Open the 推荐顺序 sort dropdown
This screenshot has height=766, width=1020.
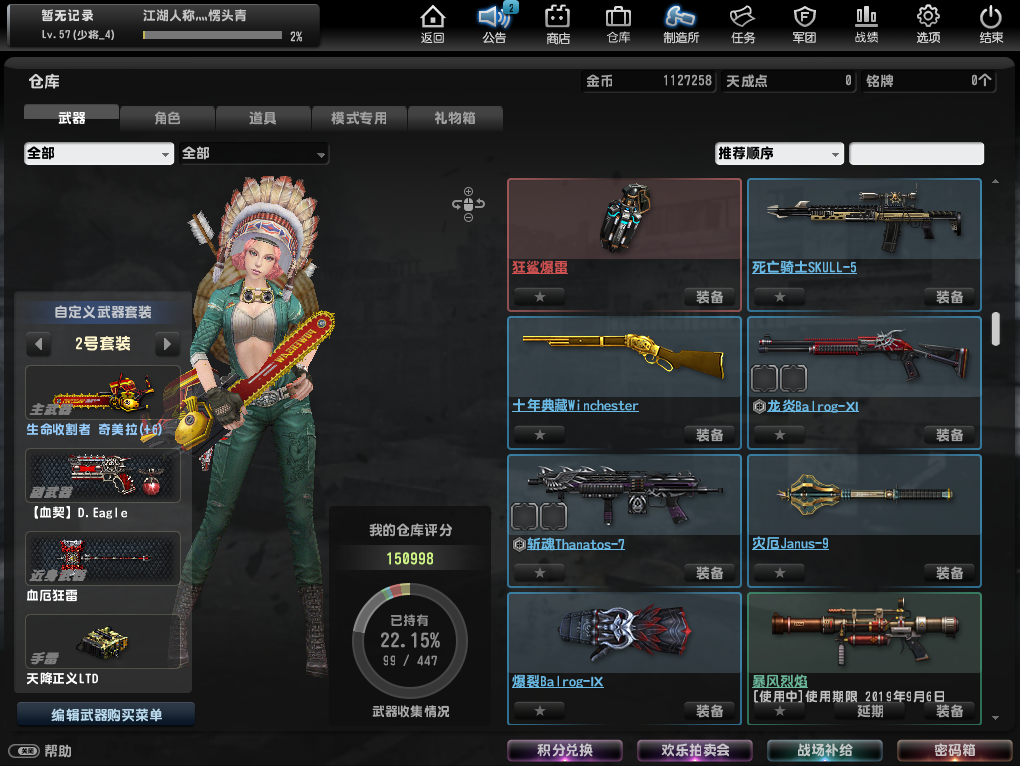tap(780, 154)
